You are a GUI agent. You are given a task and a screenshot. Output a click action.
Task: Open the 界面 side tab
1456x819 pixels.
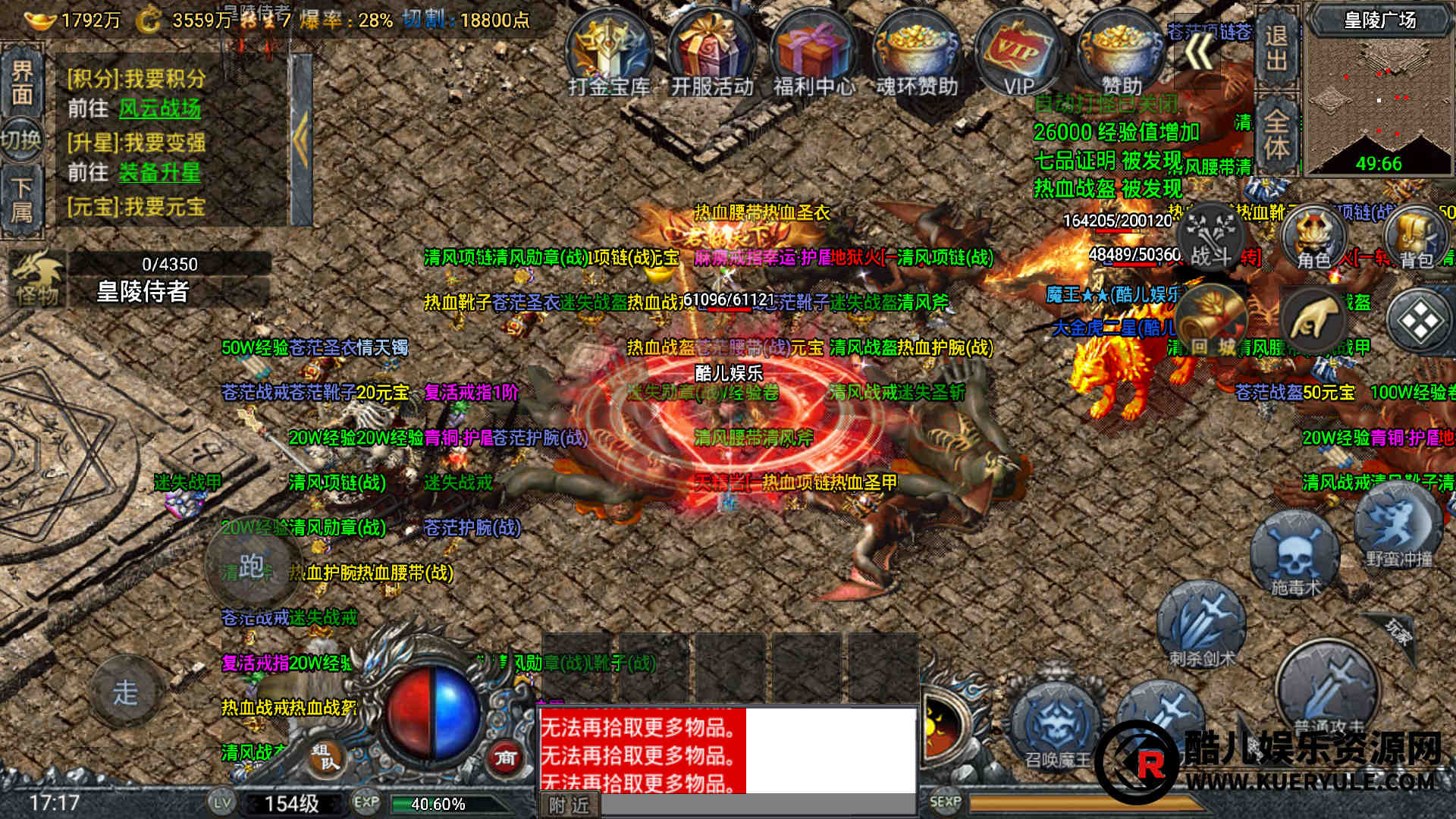pos(22,82)
